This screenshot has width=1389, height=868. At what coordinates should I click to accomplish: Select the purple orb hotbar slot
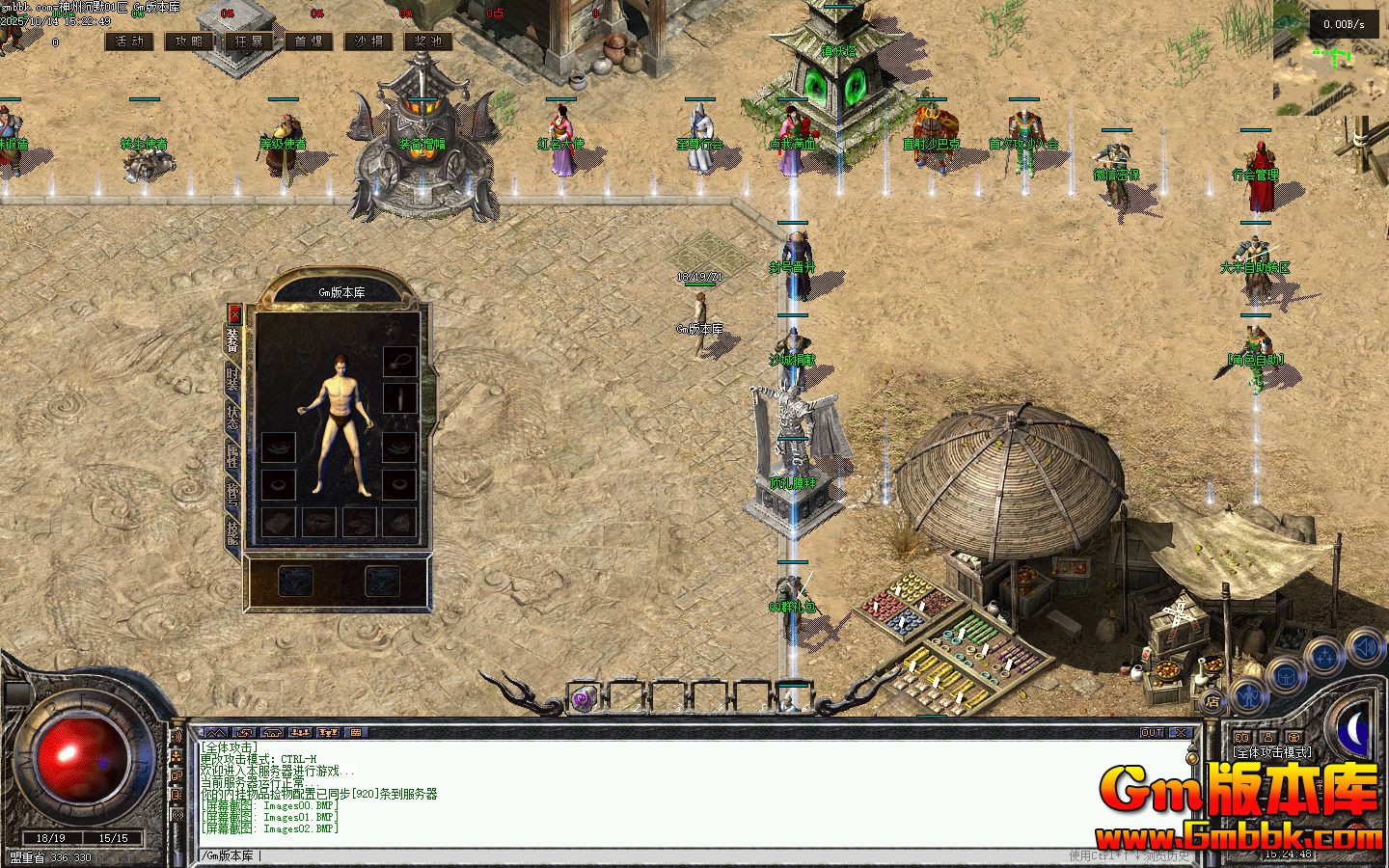point(582,698)
